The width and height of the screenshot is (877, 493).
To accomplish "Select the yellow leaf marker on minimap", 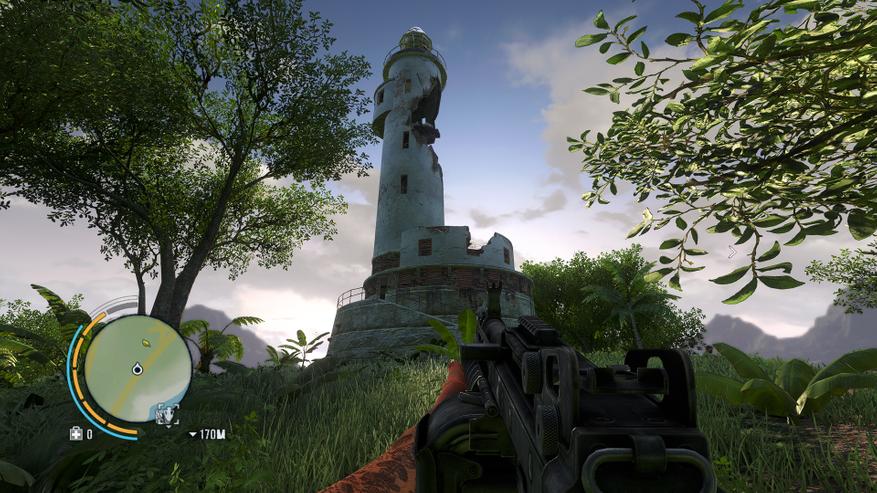I will [x=147, y=343].
